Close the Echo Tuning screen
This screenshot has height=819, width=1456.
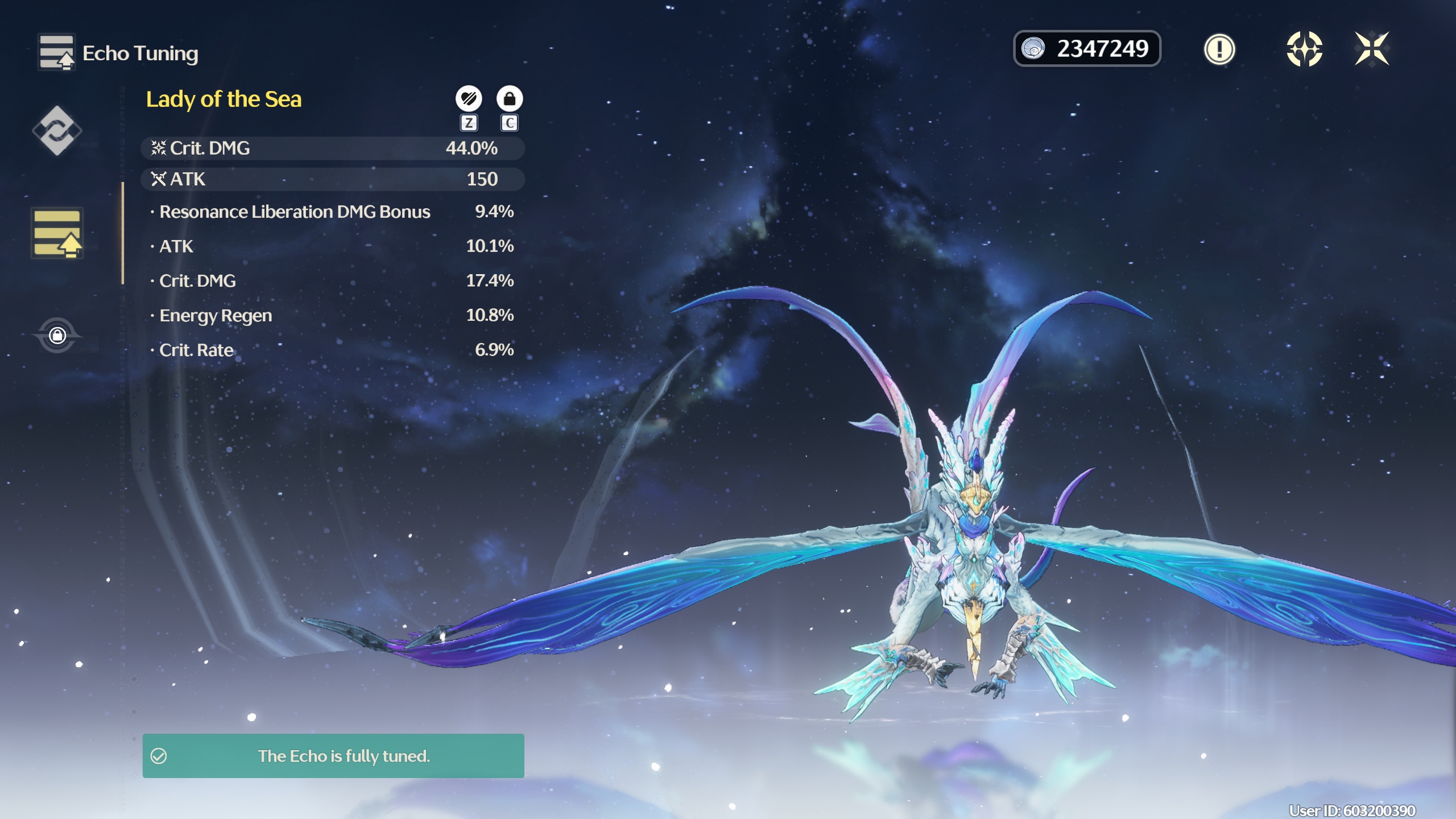1372,49
